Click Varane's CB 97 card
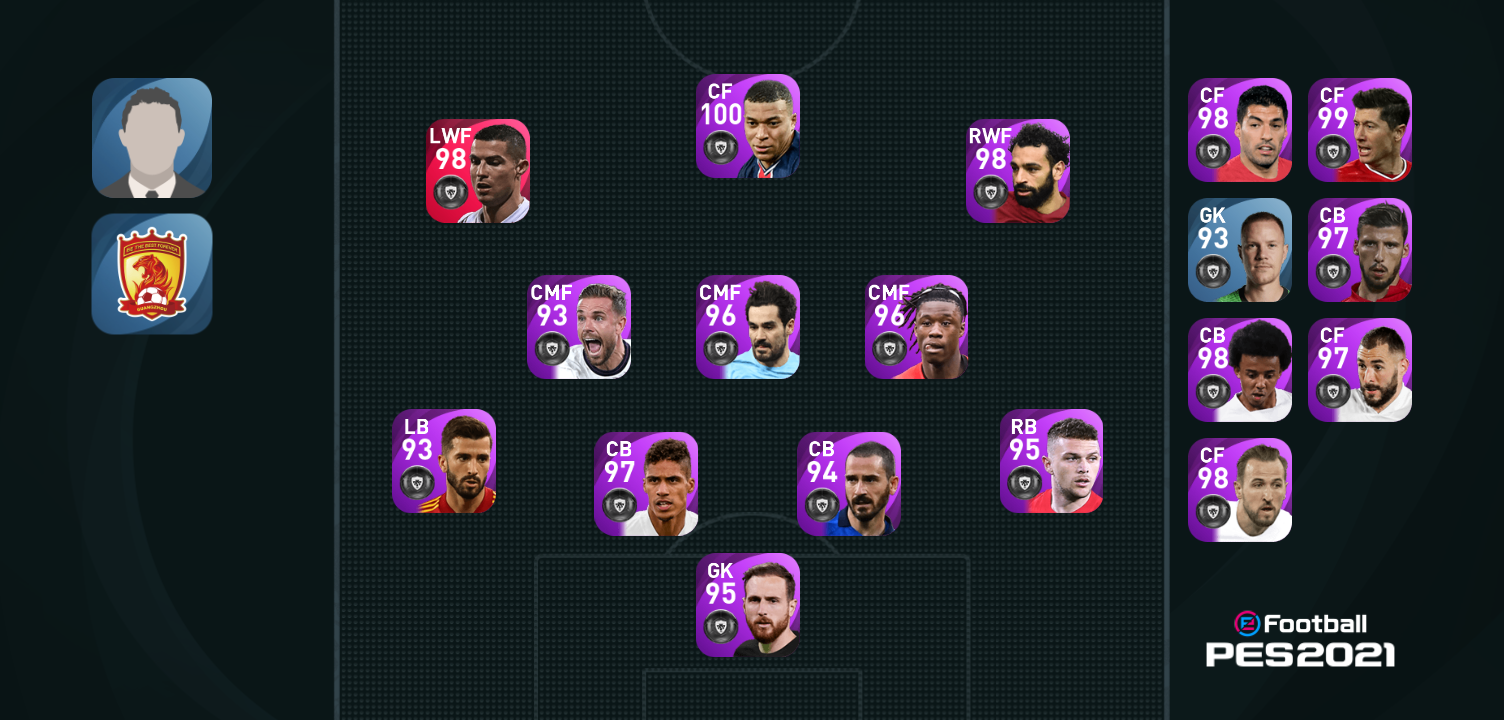Screen dimensions: 1504x720 click(647, 484)
